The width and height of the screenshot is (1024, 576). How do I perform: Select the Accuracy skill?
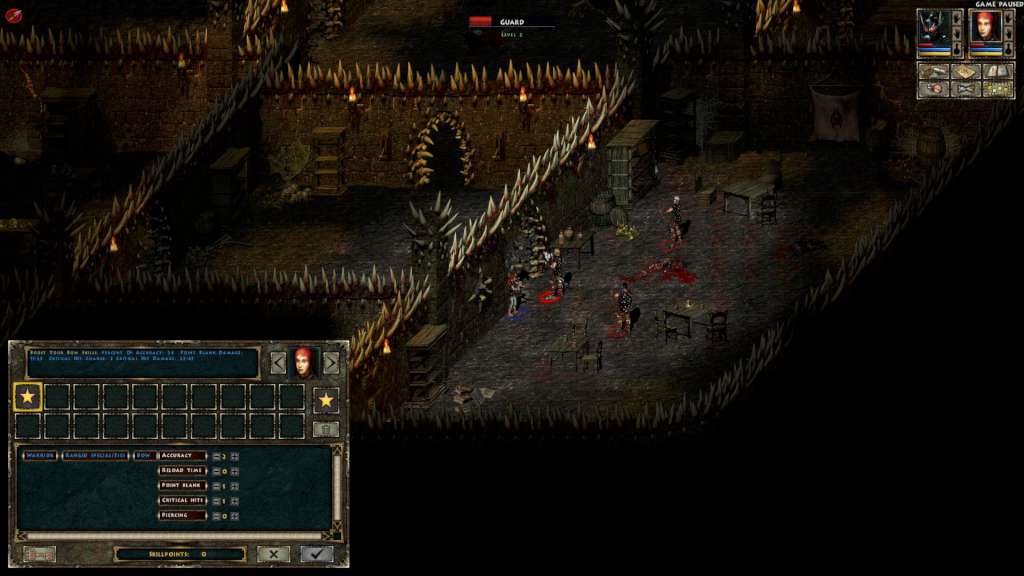(182, 455)
